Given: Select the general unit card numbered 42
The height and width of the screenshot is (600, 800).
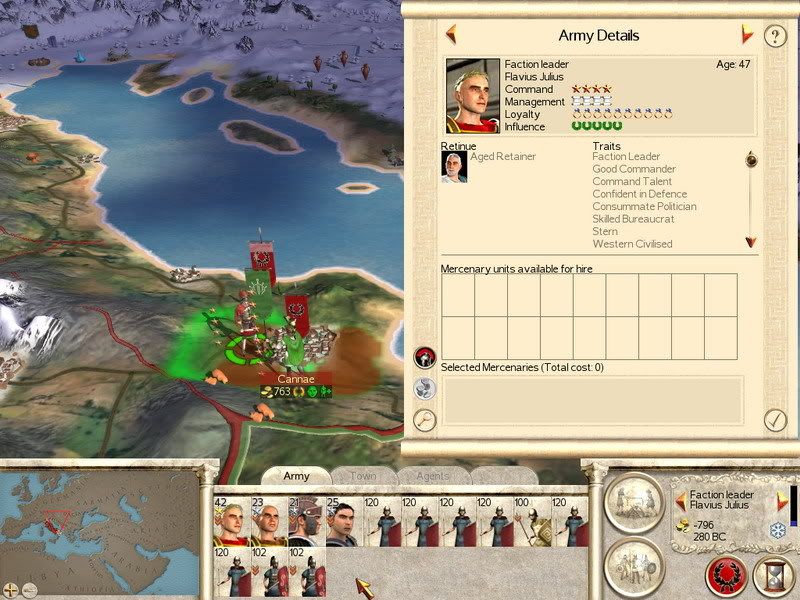Looking at the screenshot, I should pyautogui.click(x=231, y=522).
